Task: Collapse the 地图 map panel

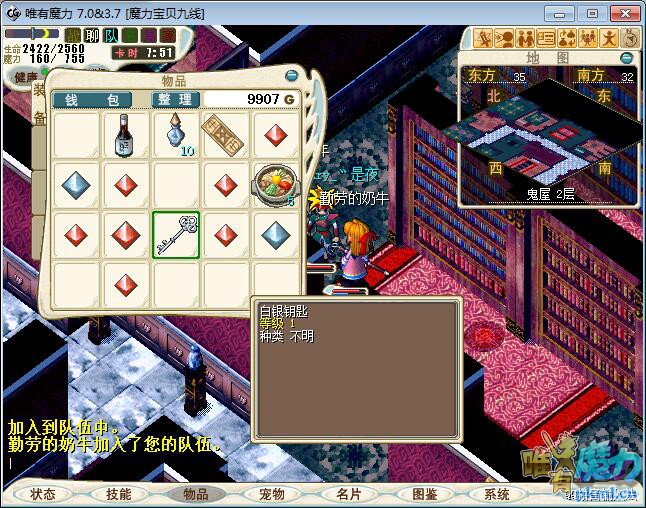Action: coord(627,58)
